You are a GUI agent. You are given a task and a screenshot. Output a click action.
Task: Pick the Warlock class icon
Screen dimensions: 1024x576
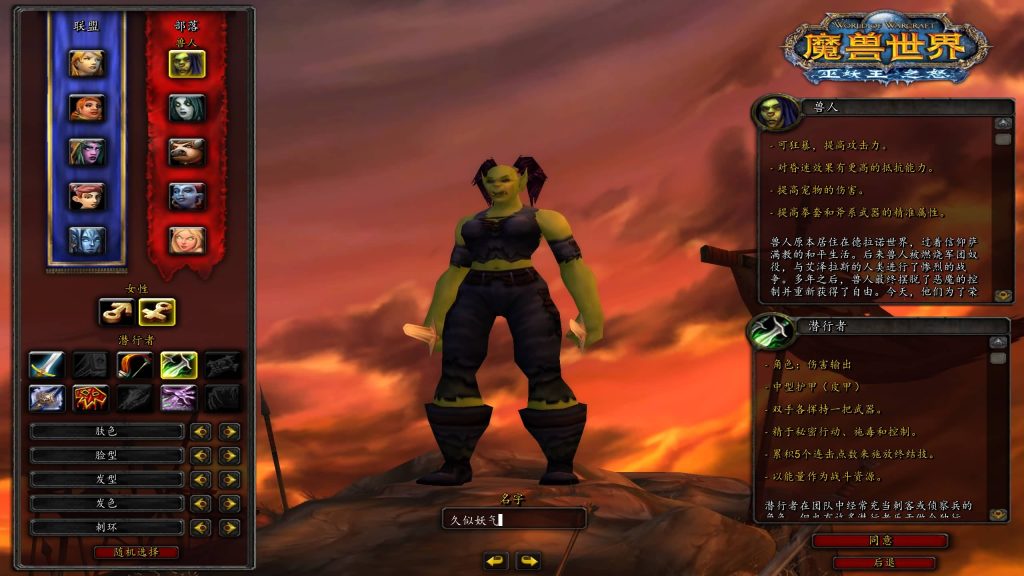tap(178, 399)
